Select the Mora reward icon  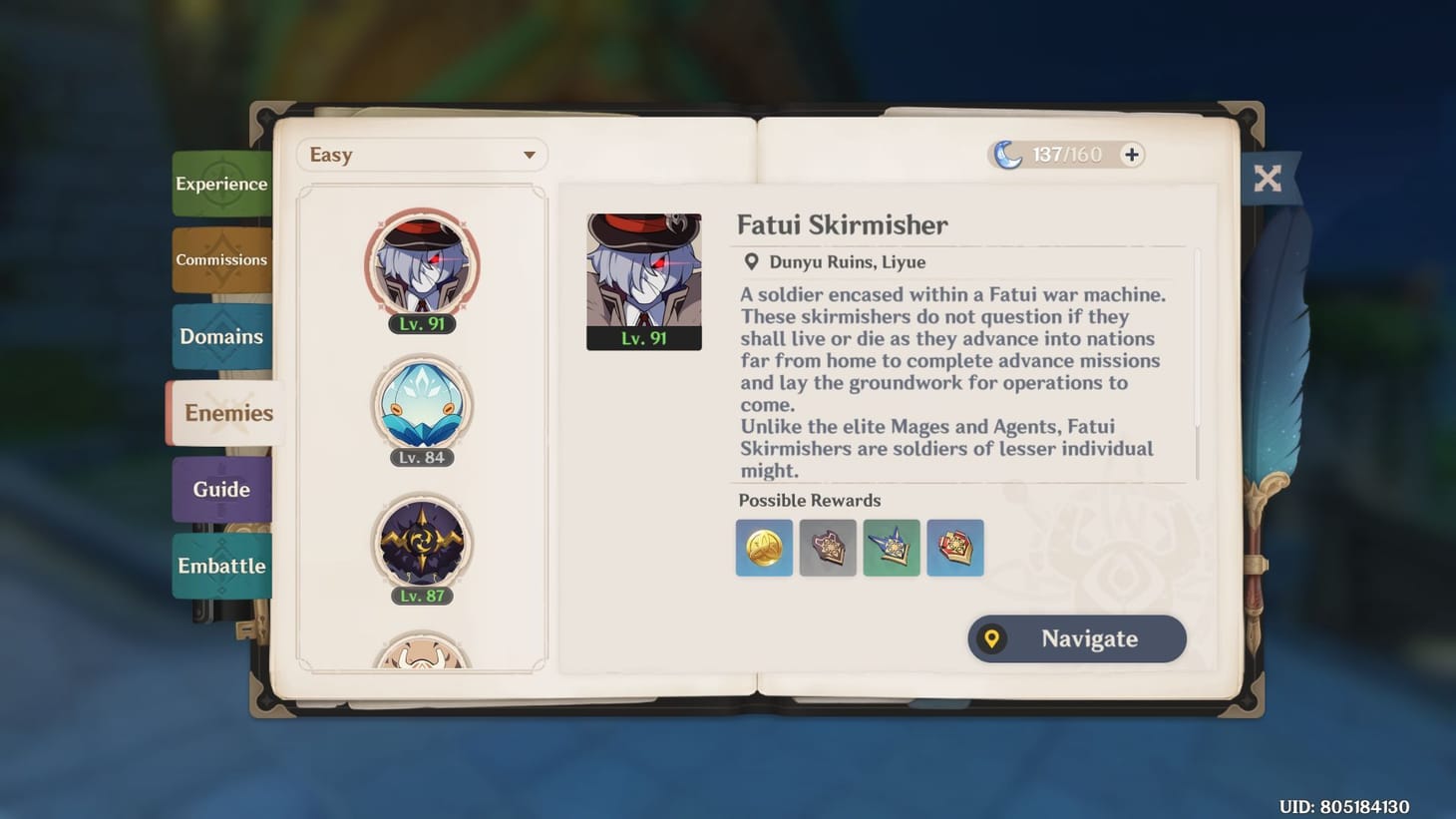point(763,548)
